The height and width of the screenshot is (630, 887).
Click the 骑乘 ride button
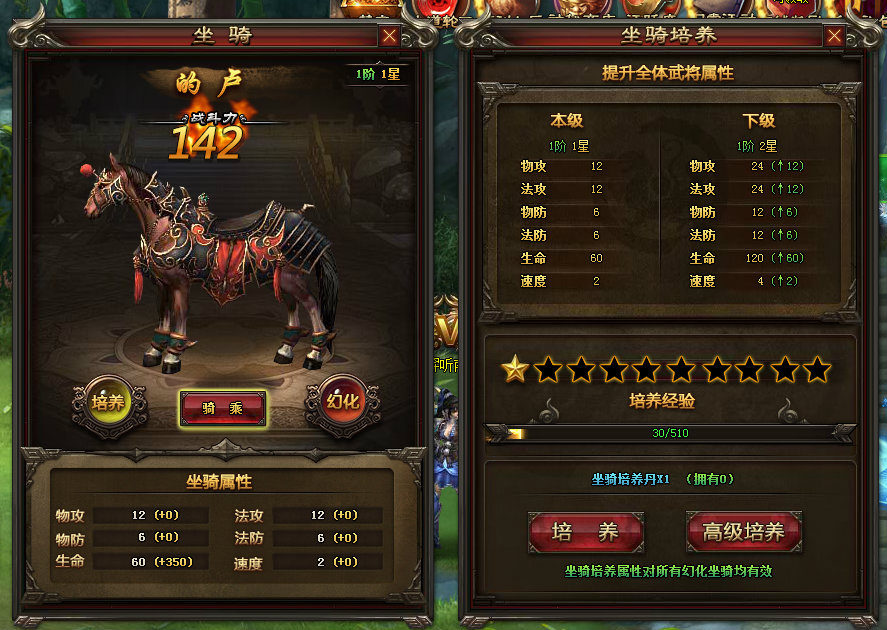click(x=222, y=408)
